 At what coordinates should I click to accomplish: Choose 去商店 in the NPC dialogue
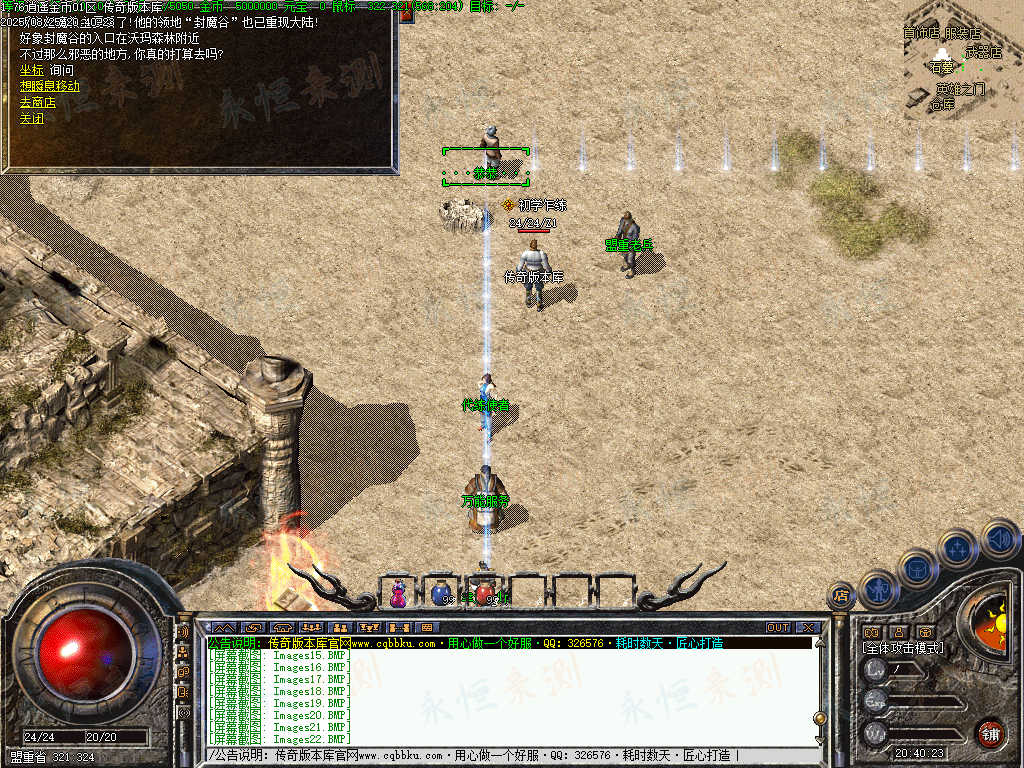[x=37, y=102]
